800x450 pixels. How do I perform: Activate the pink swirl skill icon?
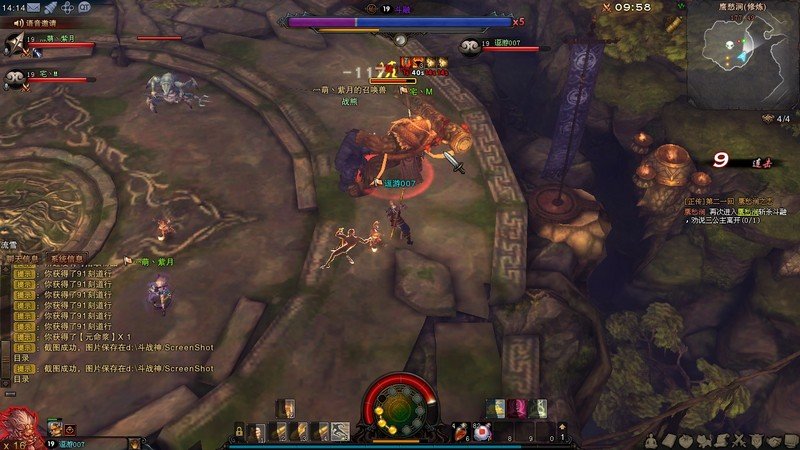click(519, 407)
